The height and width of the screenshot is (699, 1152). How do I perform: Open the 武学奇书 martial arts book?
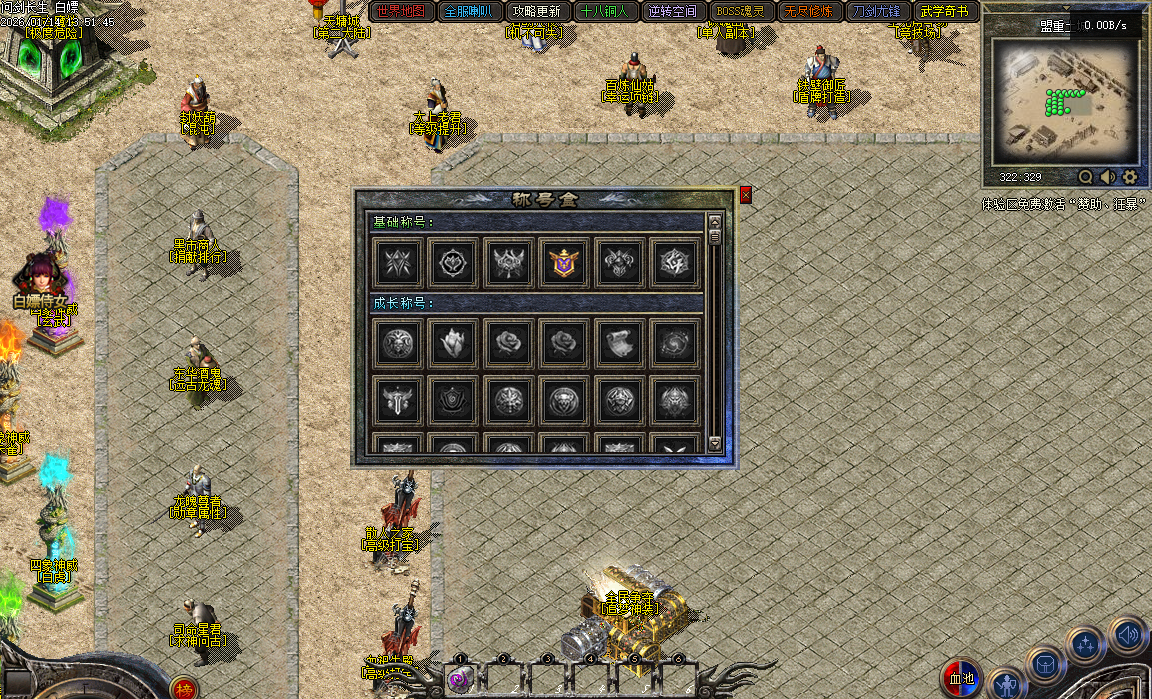[944, 12]
